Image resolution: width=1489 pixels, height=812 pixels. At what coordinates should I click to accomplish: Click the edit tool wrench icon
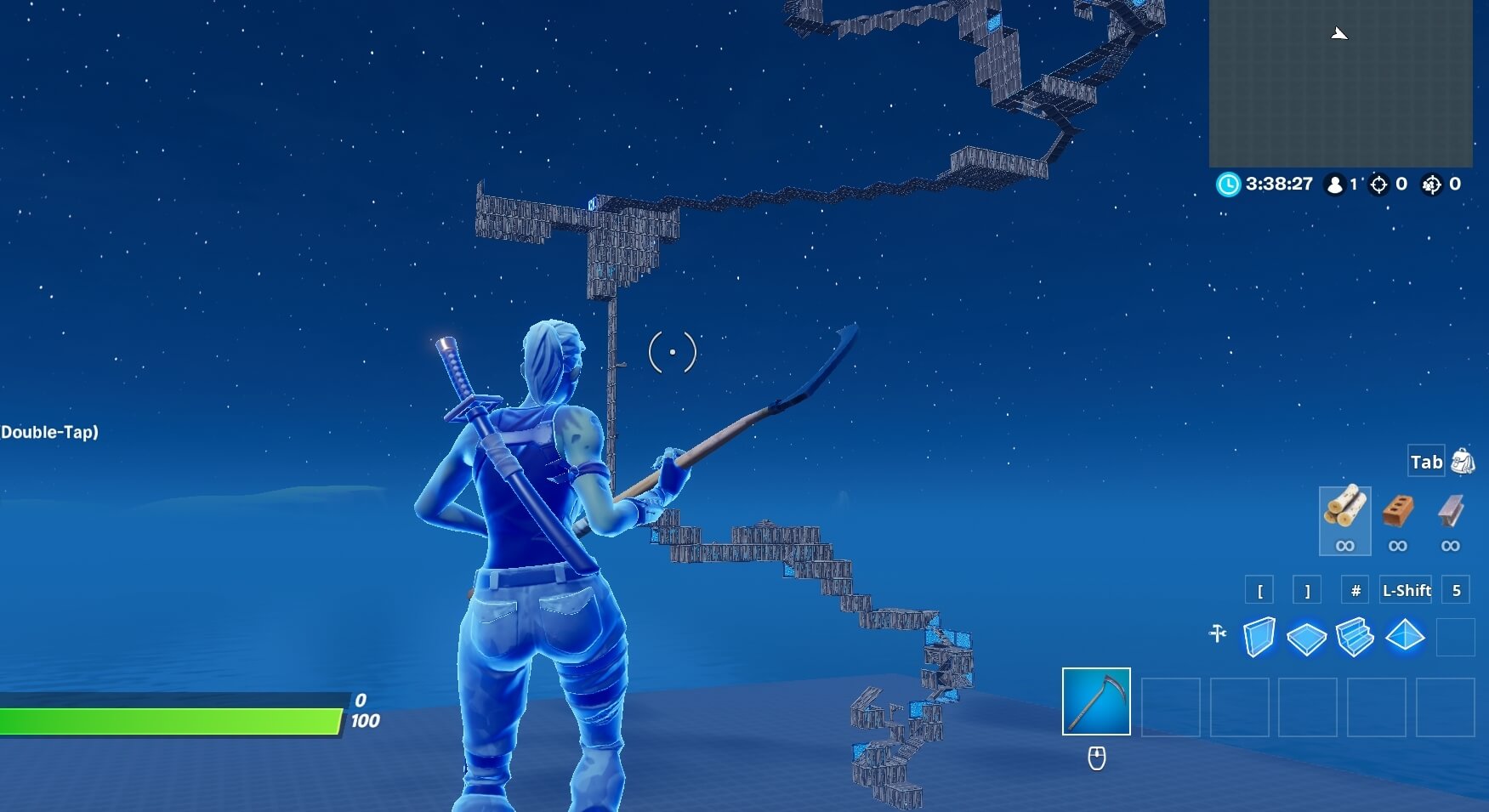point(1216,633)
